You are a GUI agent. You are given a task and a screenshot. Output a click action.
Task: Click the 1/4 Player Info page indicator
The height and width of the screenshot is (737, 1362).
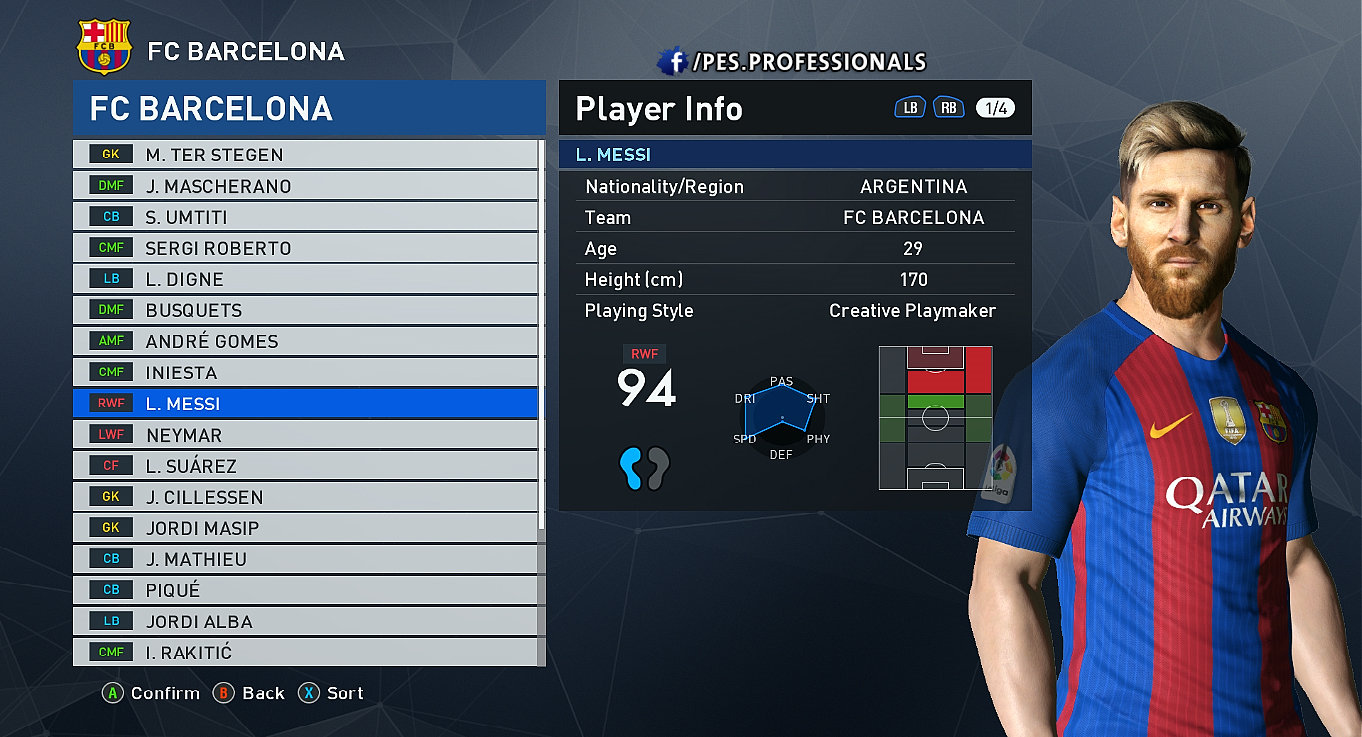pos(995,108)
